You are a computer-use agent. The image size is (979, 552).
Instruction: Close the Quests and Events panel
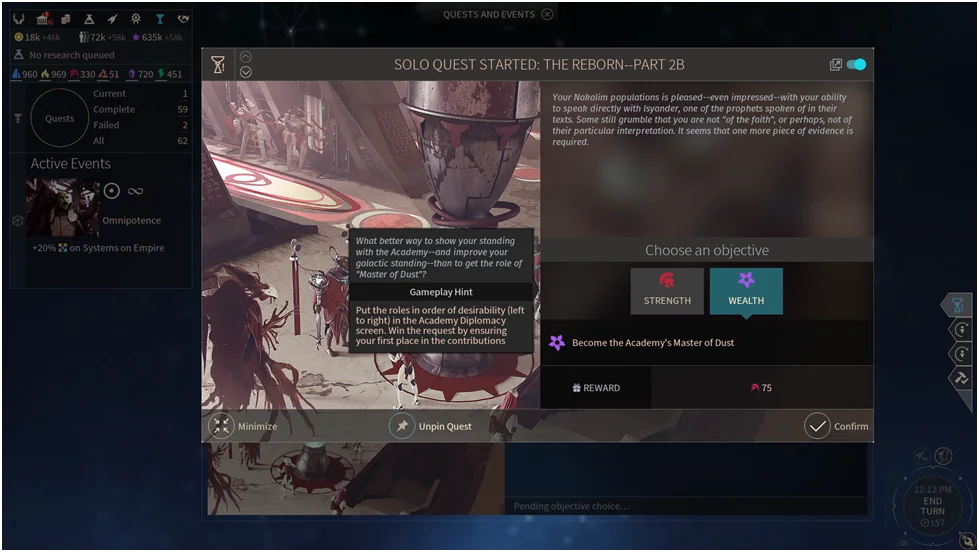click(547, 14)
